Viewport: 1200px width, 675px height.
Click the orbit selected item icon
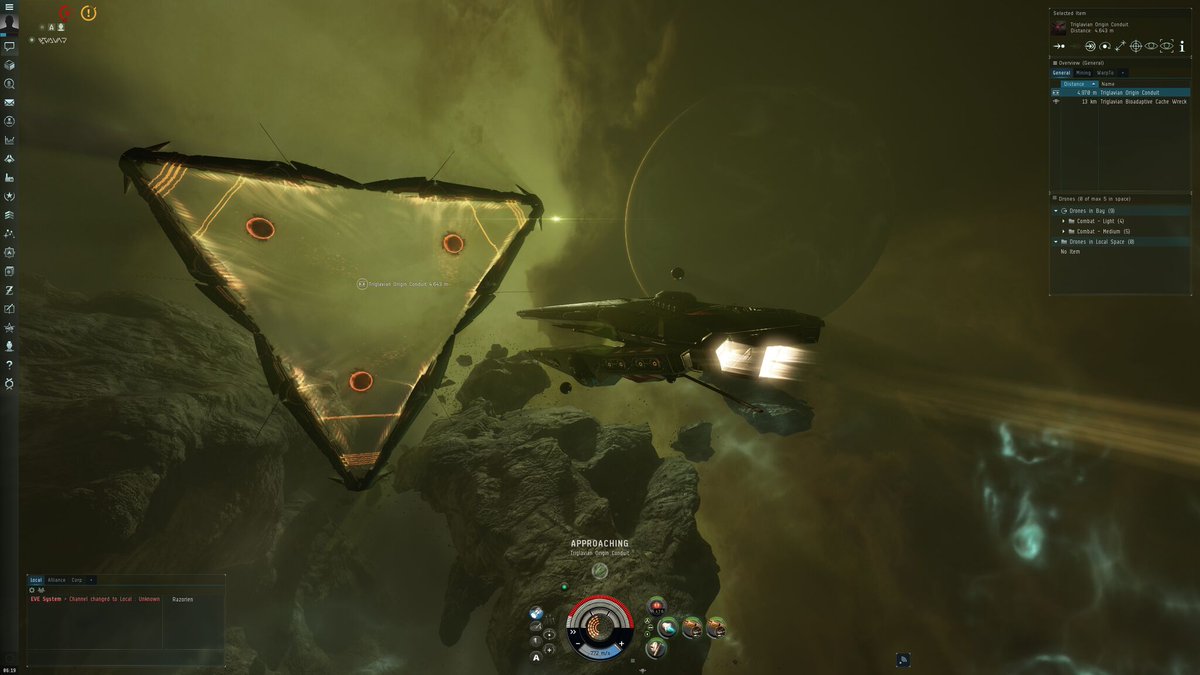pos(1105,46)
